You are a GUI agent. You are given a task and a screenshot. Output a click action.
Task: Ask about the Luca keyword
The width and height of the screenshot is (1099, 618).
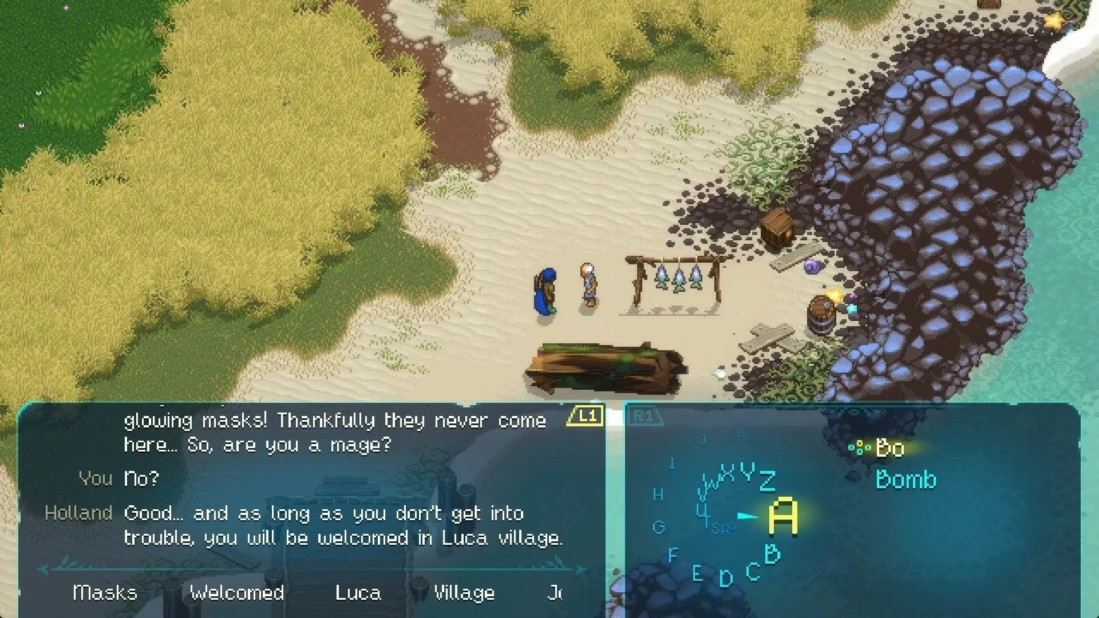(x=358, y=593)
